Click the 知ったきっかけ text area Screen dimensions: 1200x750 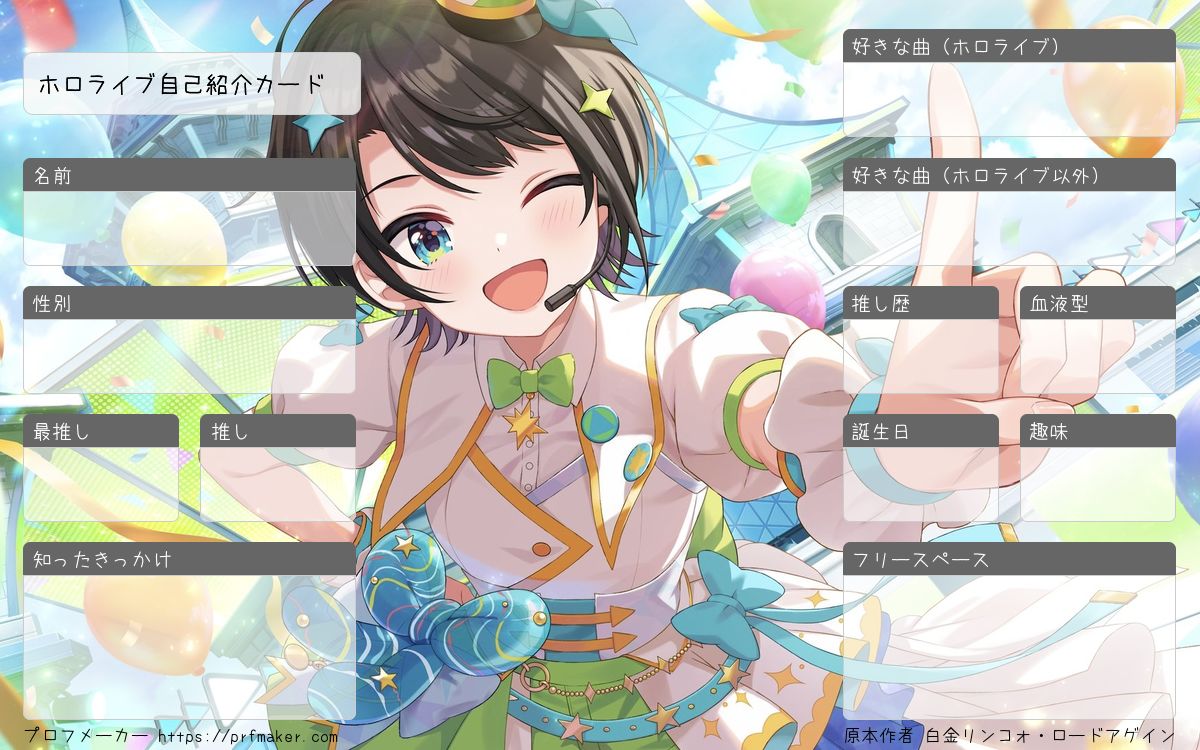pos(189,646)
